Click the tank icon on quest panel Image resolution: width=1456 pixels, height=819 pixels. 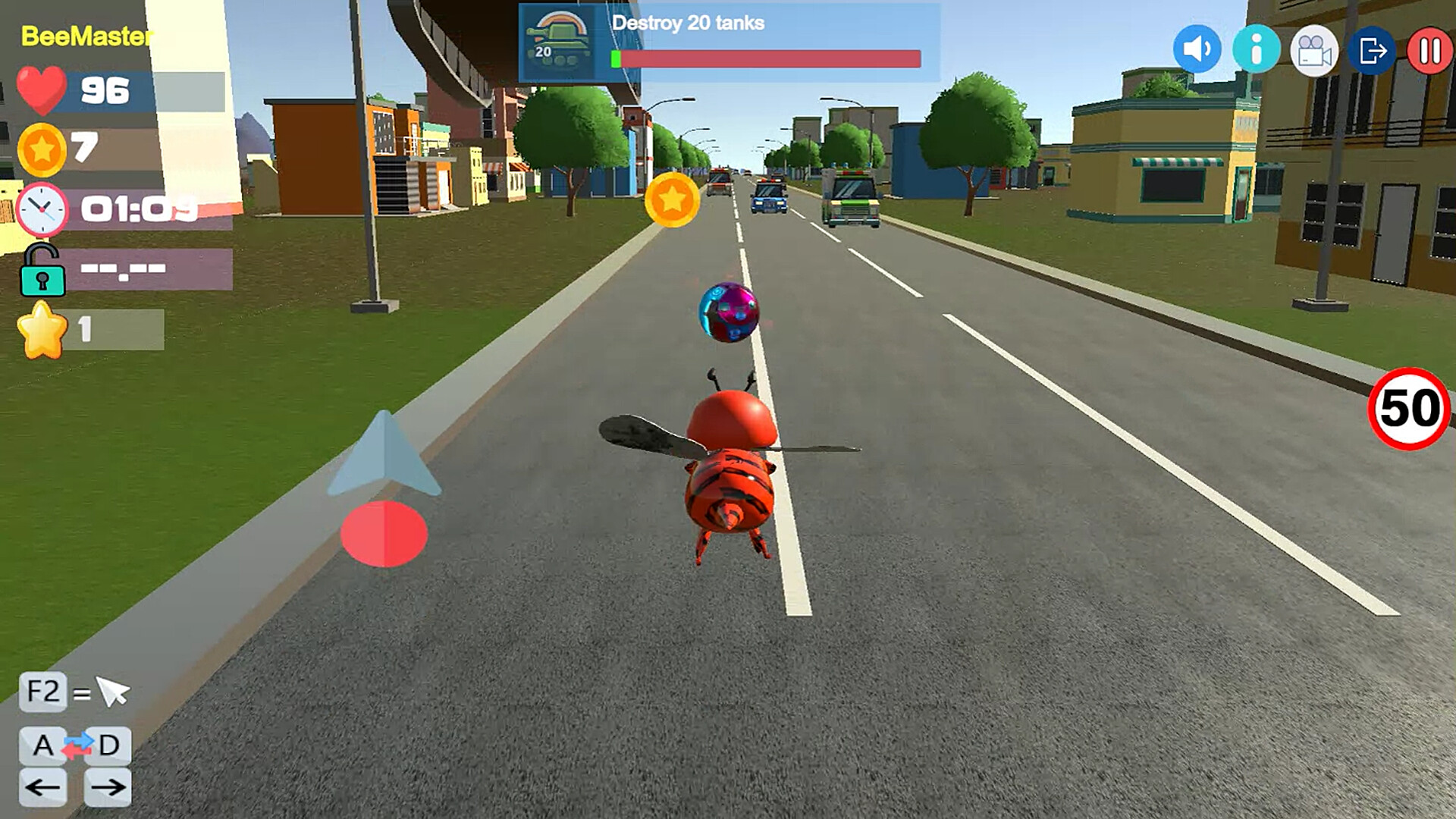pyautogui.click(x=559, y=43)
